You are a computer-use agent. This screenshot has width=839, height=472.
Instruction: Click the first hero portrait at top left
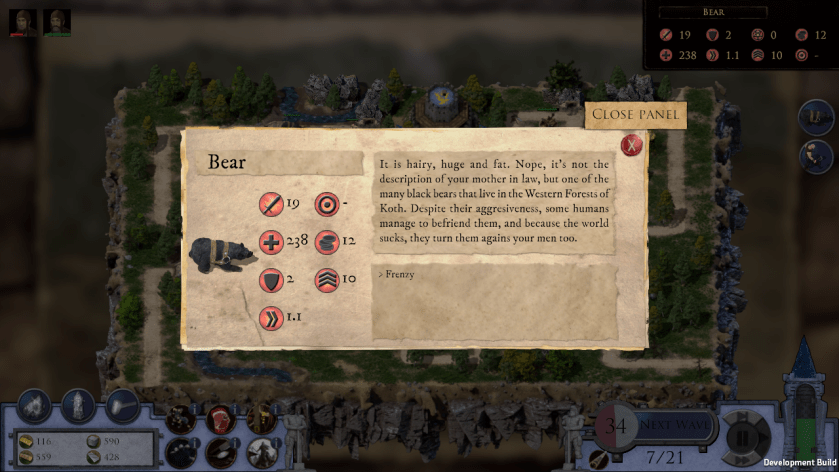point(23,21)
